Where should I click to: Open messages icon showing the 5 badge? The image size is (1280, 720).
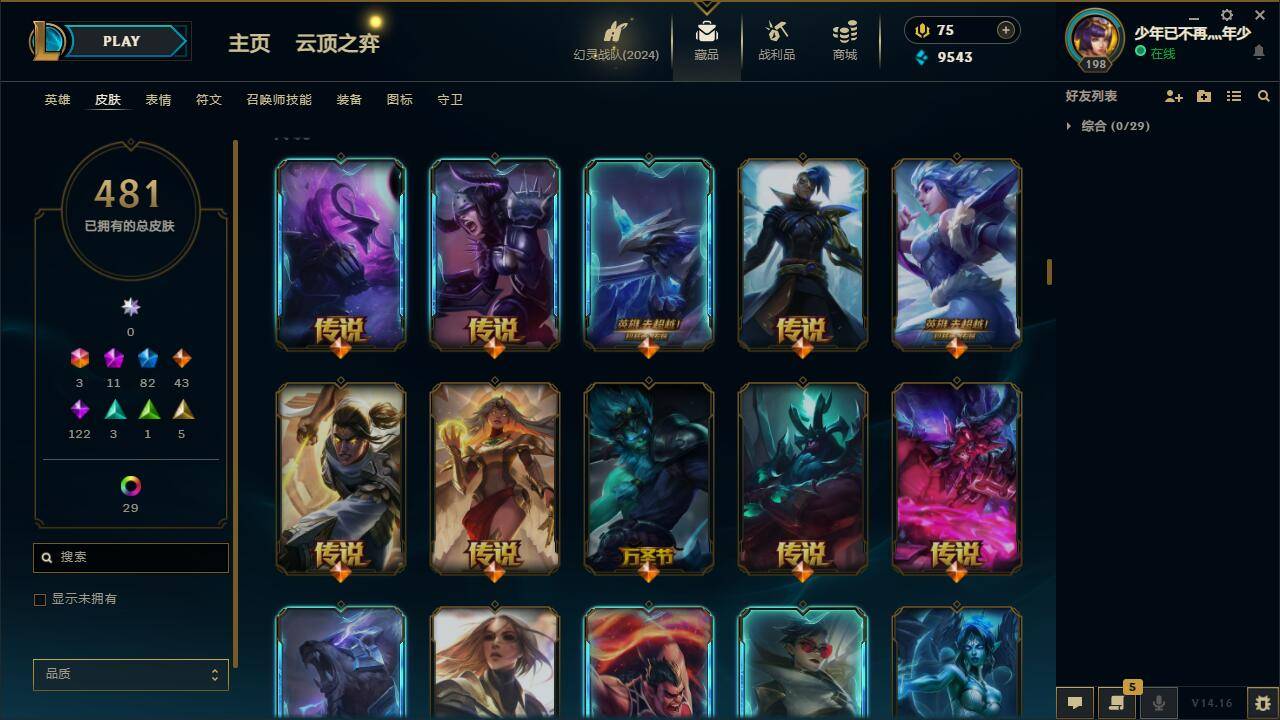1116,703
